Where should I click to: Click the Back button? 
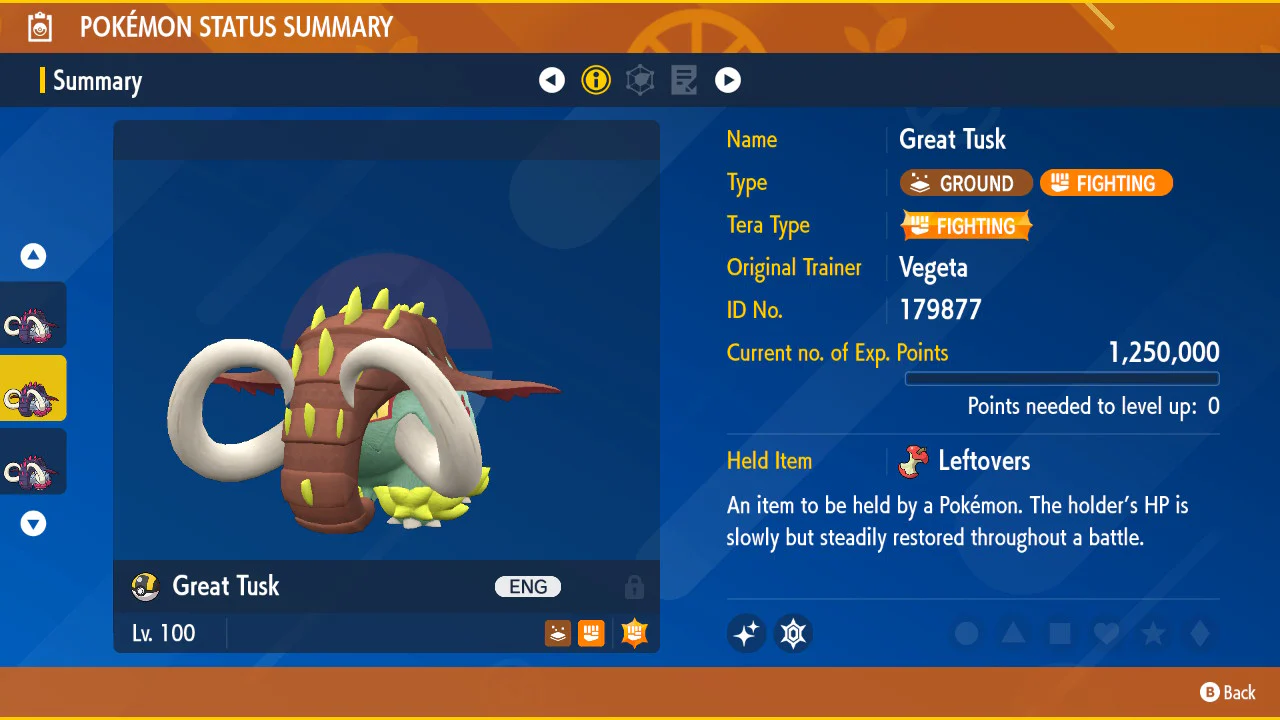point(1228,692)
